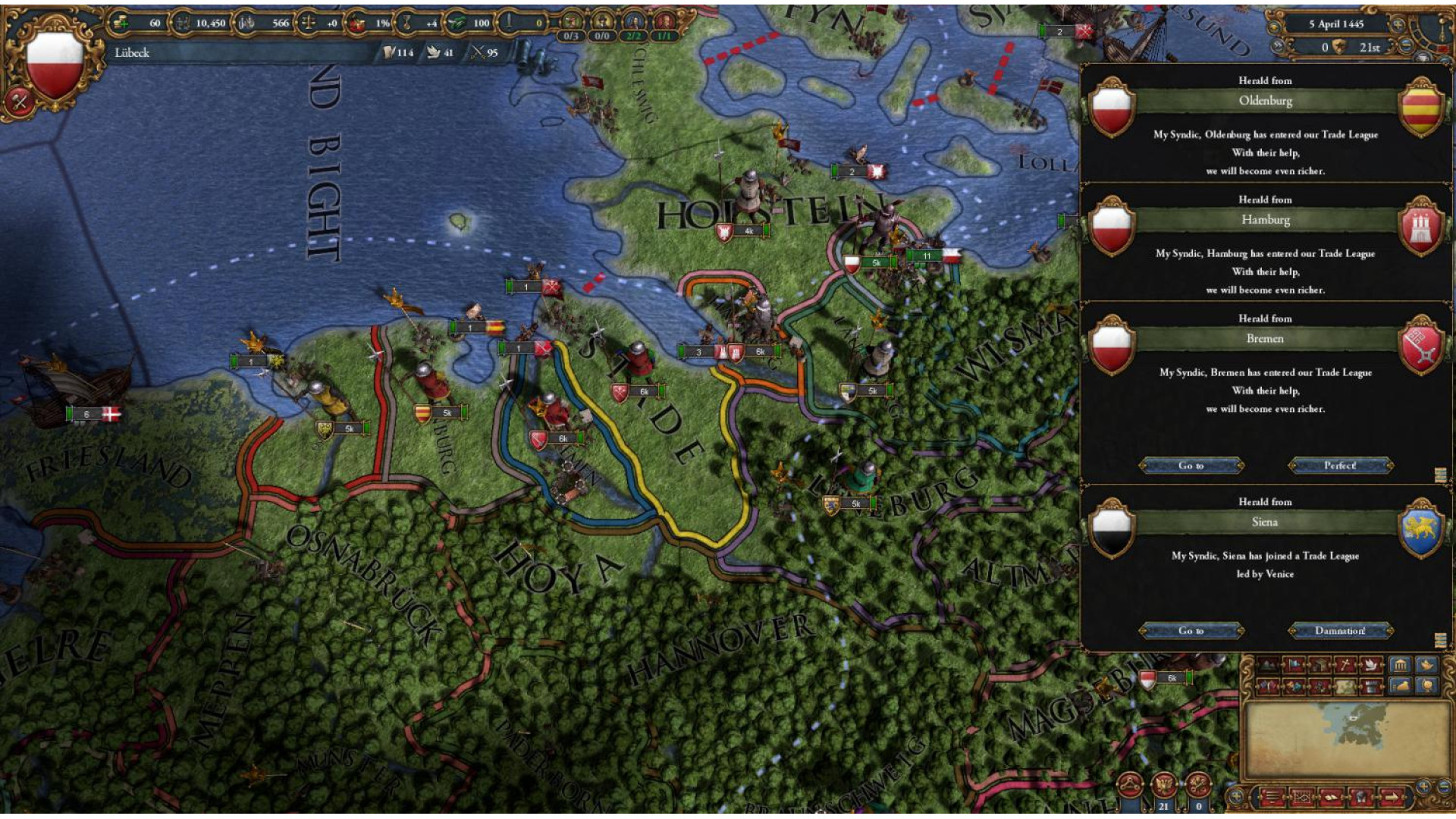Screen dimensions: 1456x819
Task: Dismiss the Siena message with Damnation!
Action: [1340, 631]
